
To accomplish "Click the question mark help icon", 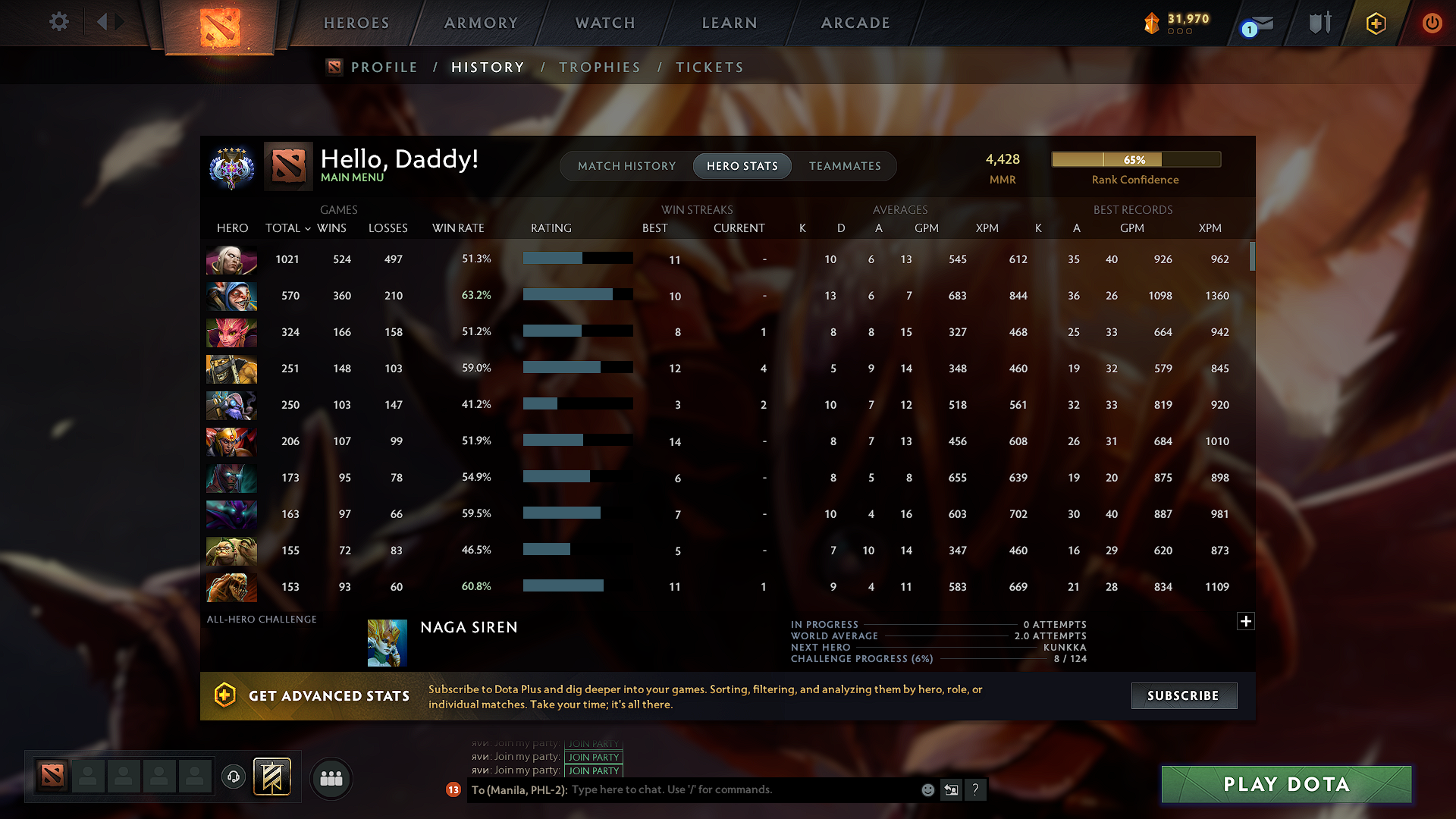I will click(x=976, y=789).
